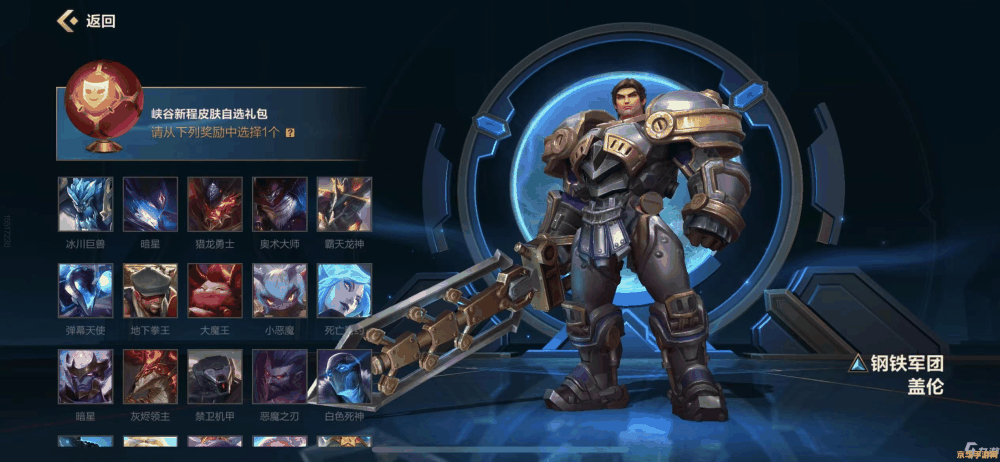Screen dimensions: 1000x462
Task: Go back with the 返回 button
Action: (x=86, y=20)
